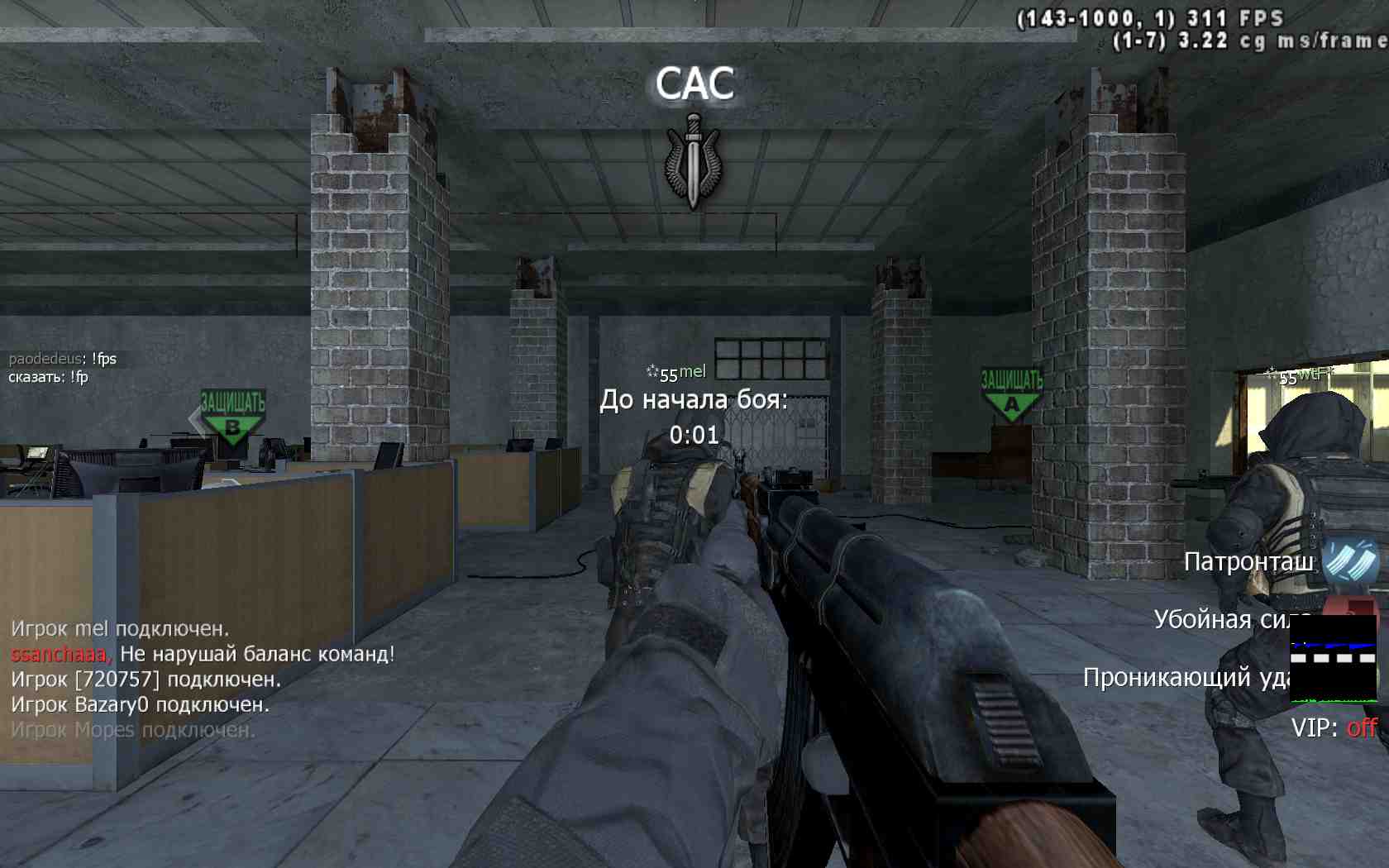Screen dimensions: 1389x868
Task: Click the Патронташ perk icon
Action: click(x=1350, y=561)
